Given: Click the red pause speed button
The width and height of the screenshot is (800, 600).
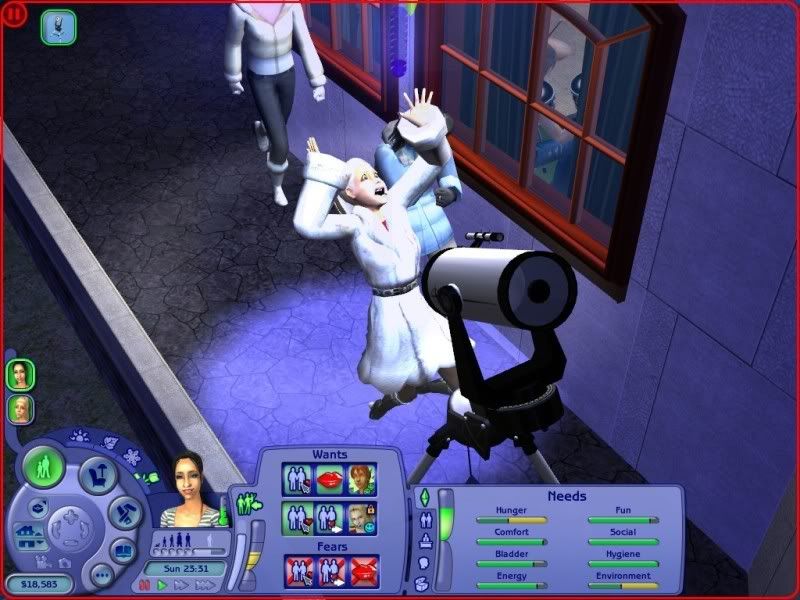Looking at the screenshot, I should click(x=145, y=584).
